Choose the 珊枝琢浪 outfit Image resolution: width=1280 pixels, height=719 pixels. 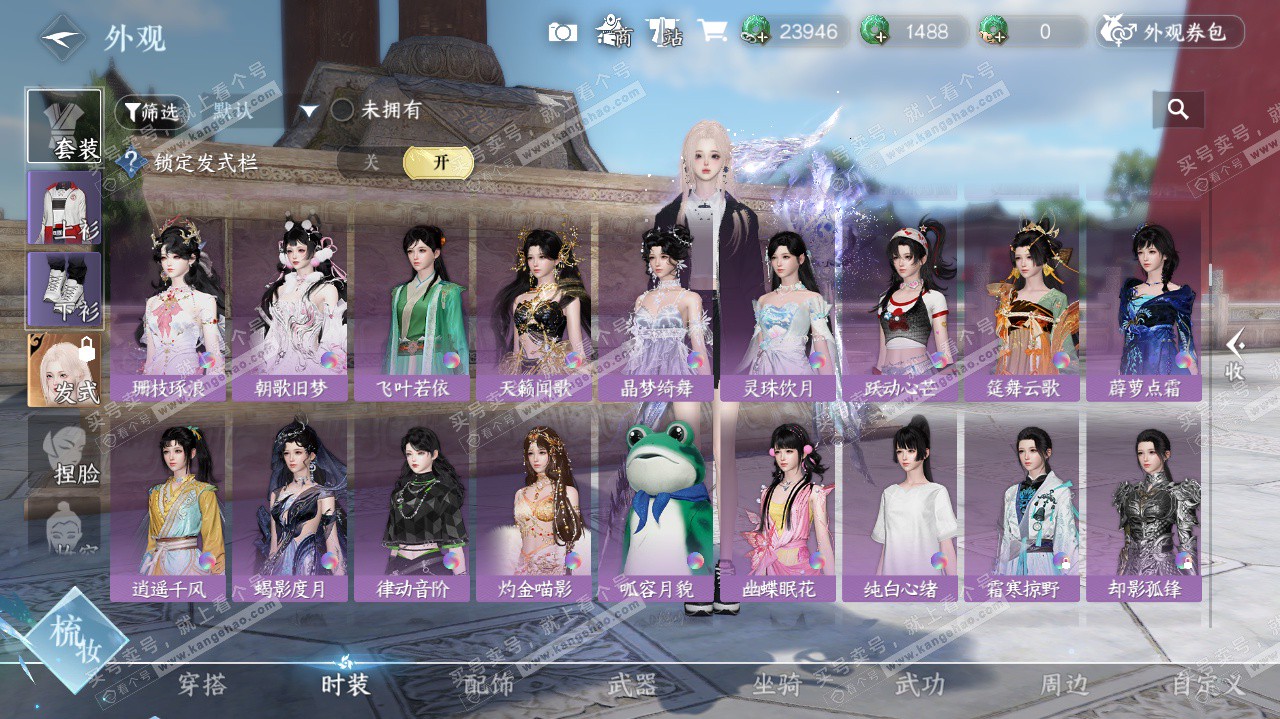point(168,305)
